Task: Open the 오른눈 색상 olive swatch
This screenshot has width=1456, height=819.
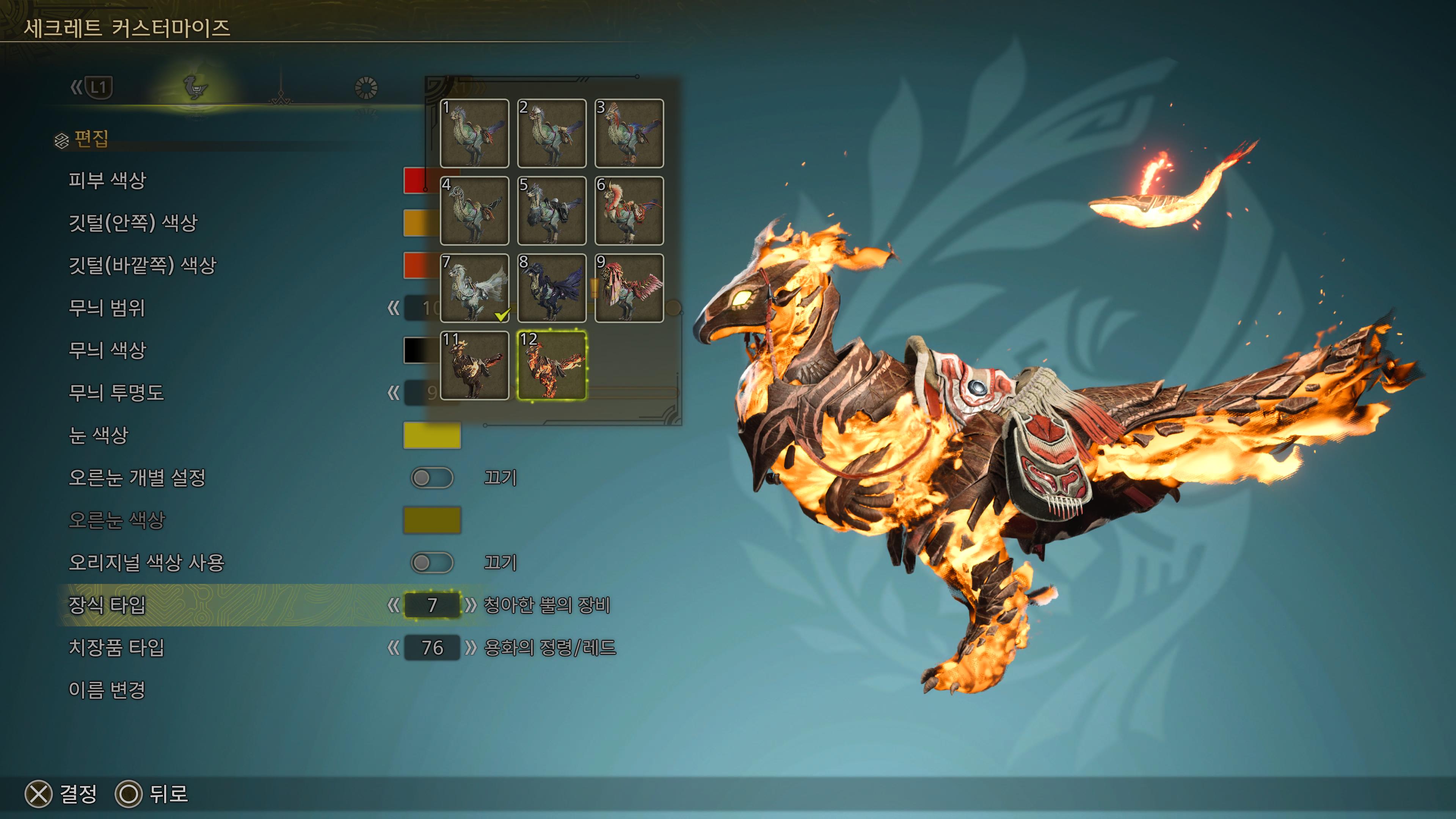Action: [432, 520]
